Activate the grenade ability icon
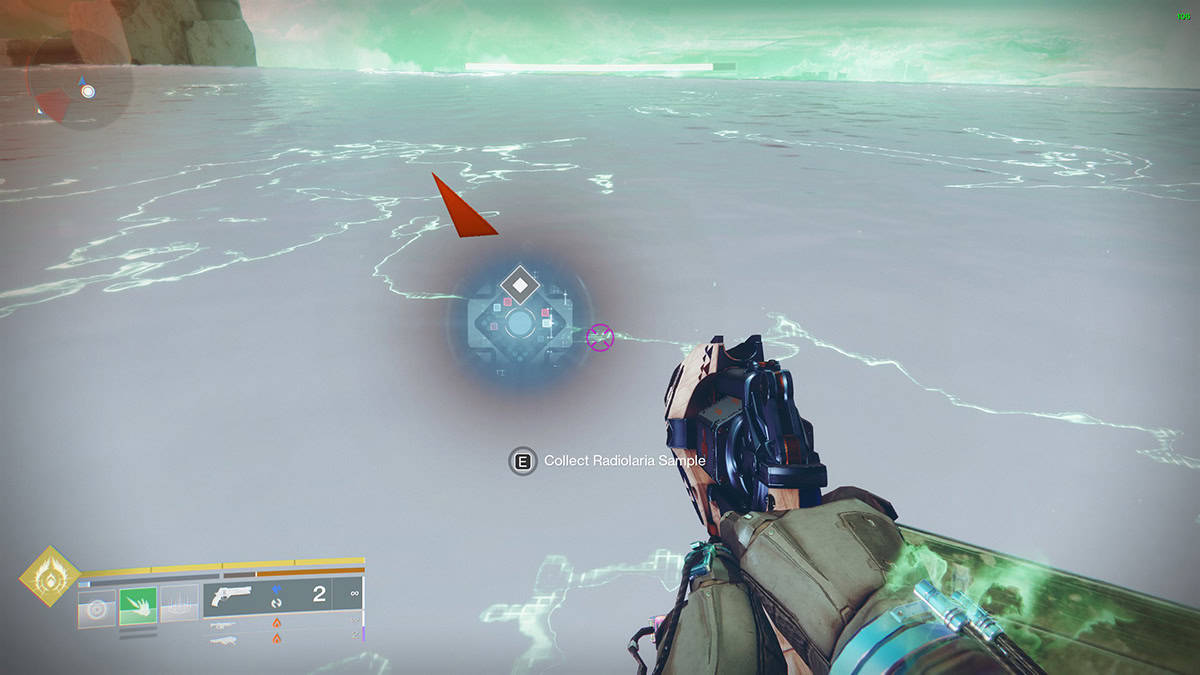Viewport: 1200px width, 675px height. pos(97,608)
